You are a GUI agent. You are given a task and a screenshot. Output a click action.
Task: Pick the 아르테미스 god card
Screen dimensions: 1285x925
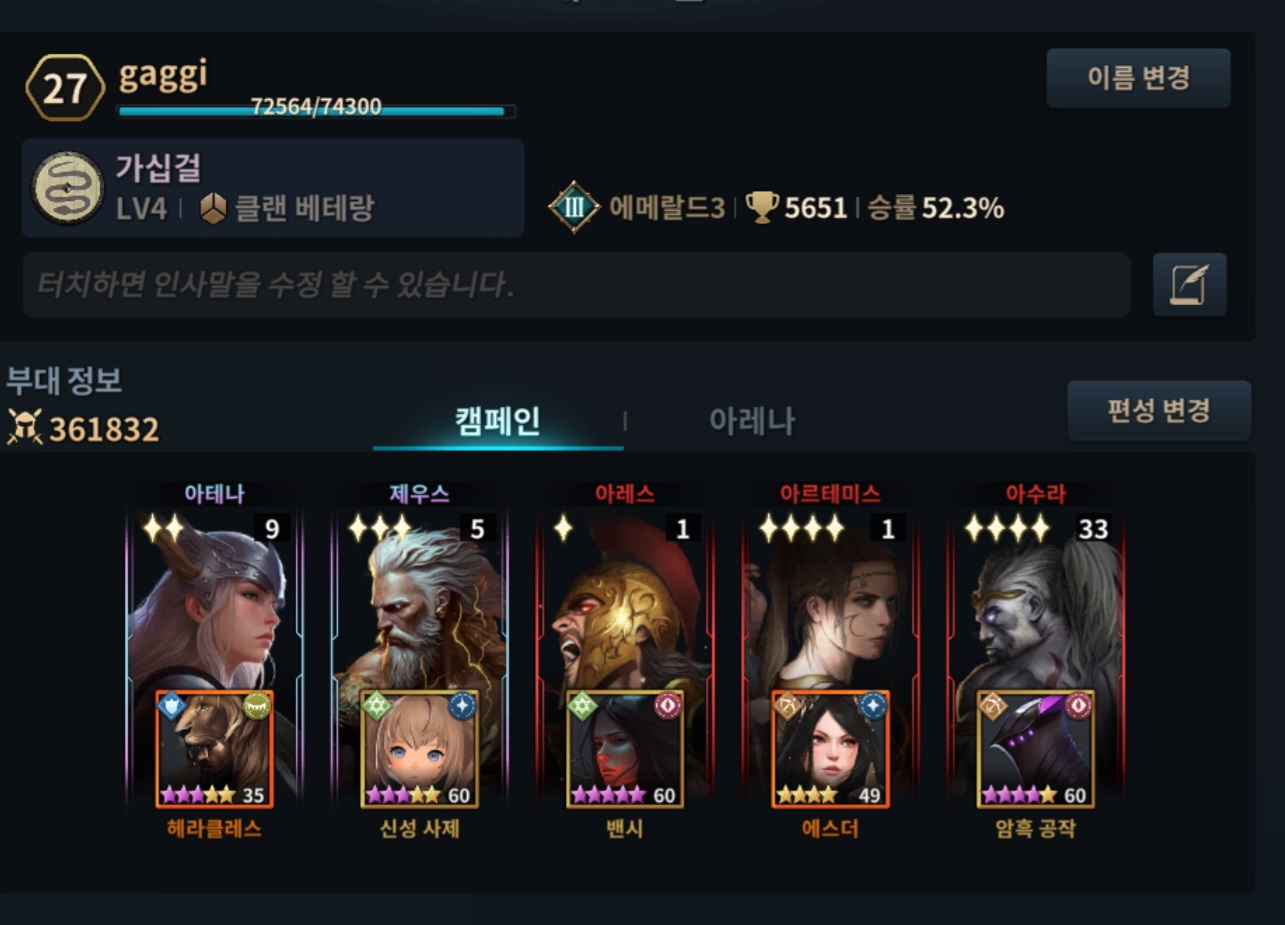tap(830, 600)
